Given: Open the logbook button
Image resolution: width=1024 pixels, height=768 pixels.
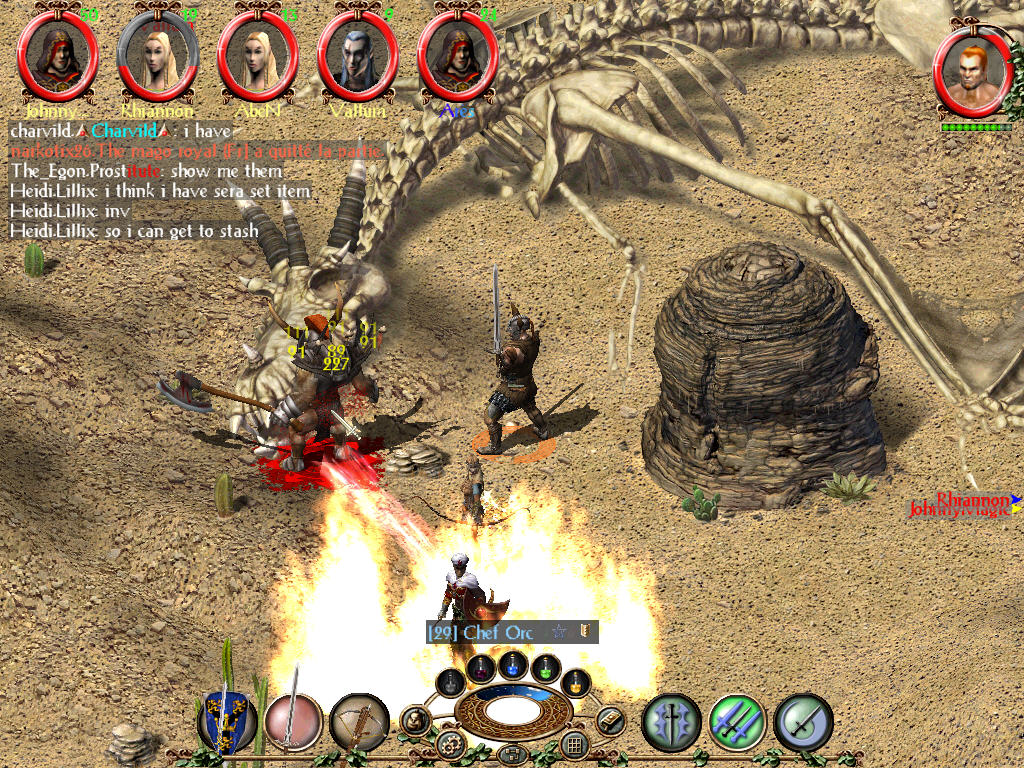Looking at the screenshot, I should click(x=610, y=720).
